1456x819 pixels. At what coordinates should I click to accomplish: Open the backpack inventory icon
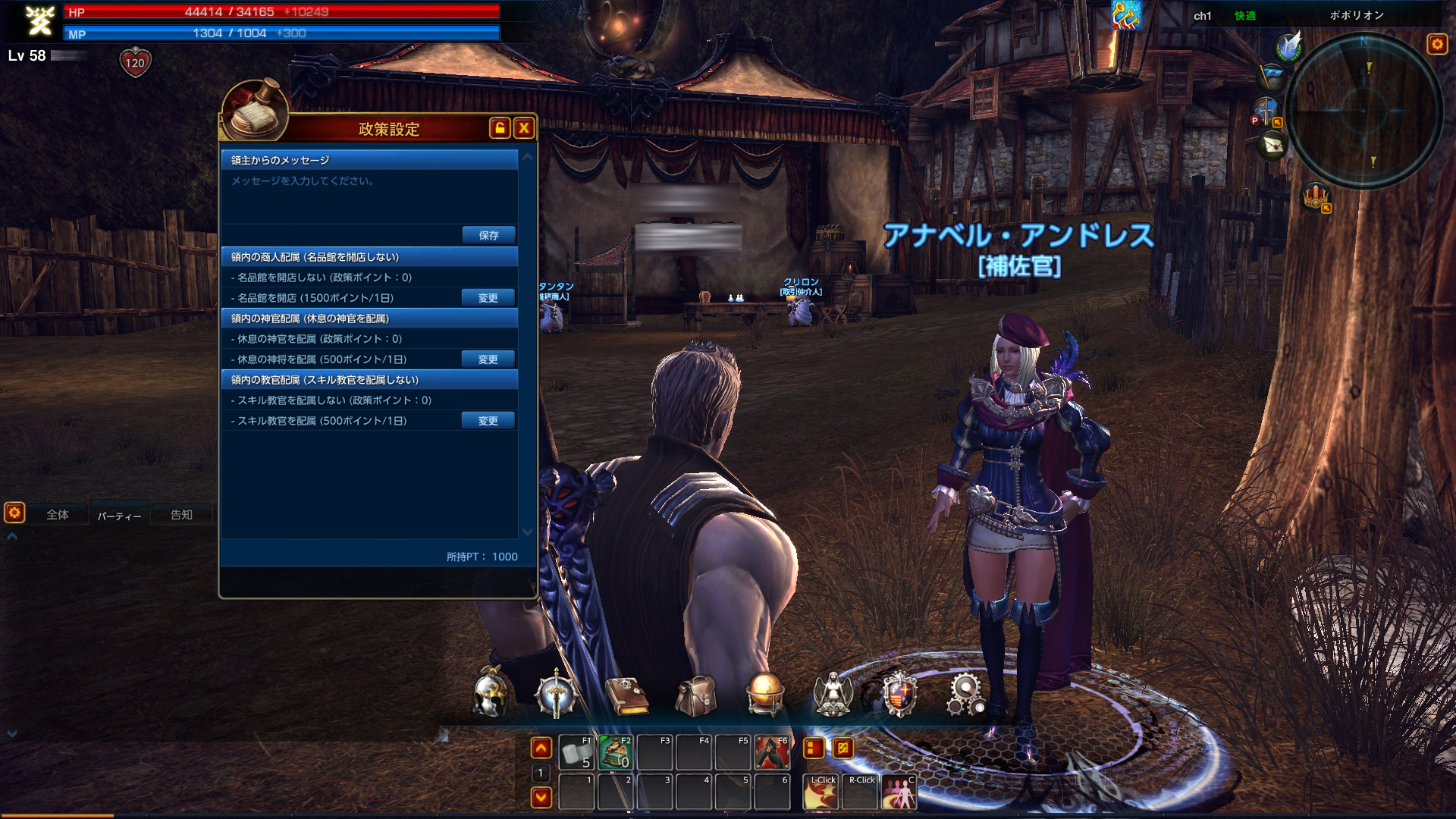[x=695, y=695]
